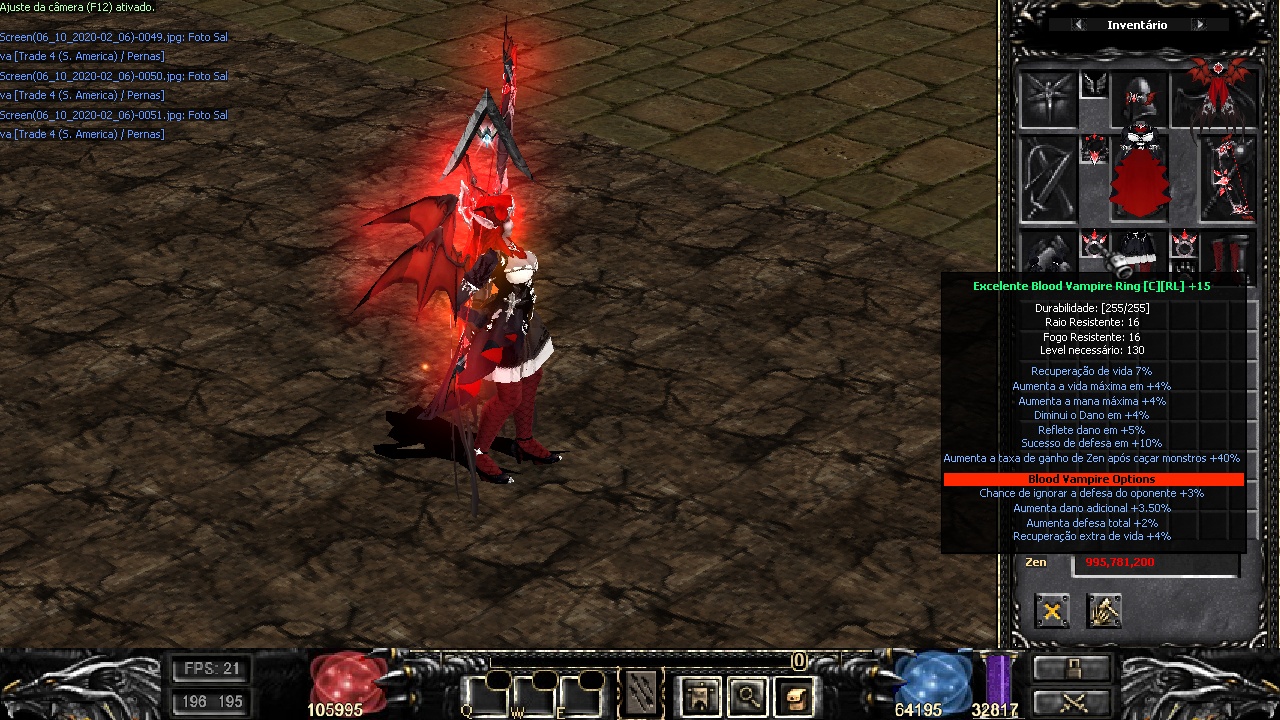Click the magnifying glass button

click(747, 695)
